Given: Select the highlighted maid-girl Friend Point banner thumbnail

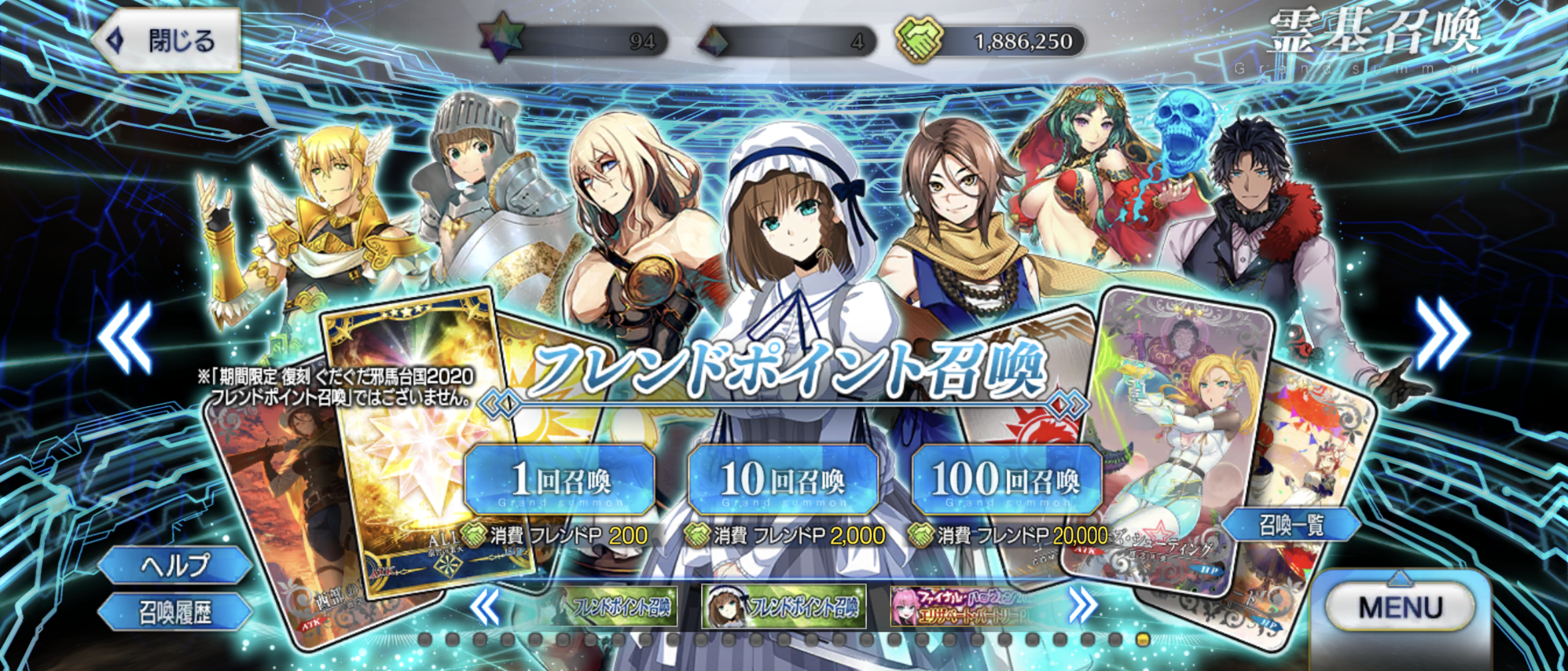Looking at the screenshot, I should [x=784, y=607].
